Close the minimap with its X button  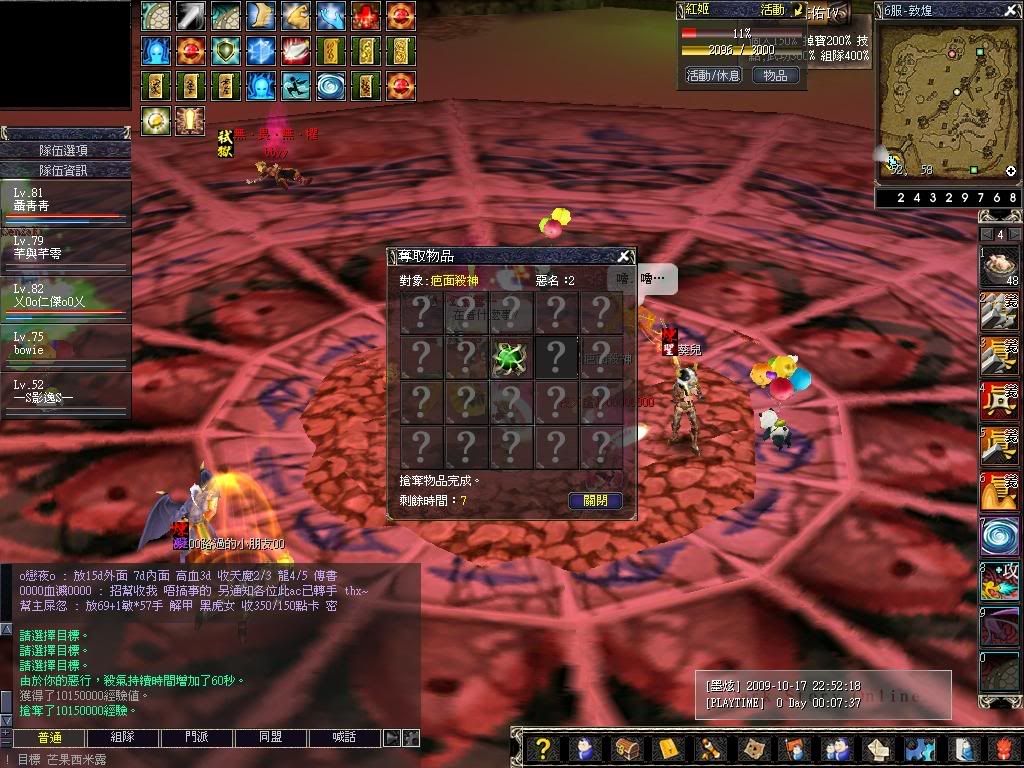pos(1012,11)
